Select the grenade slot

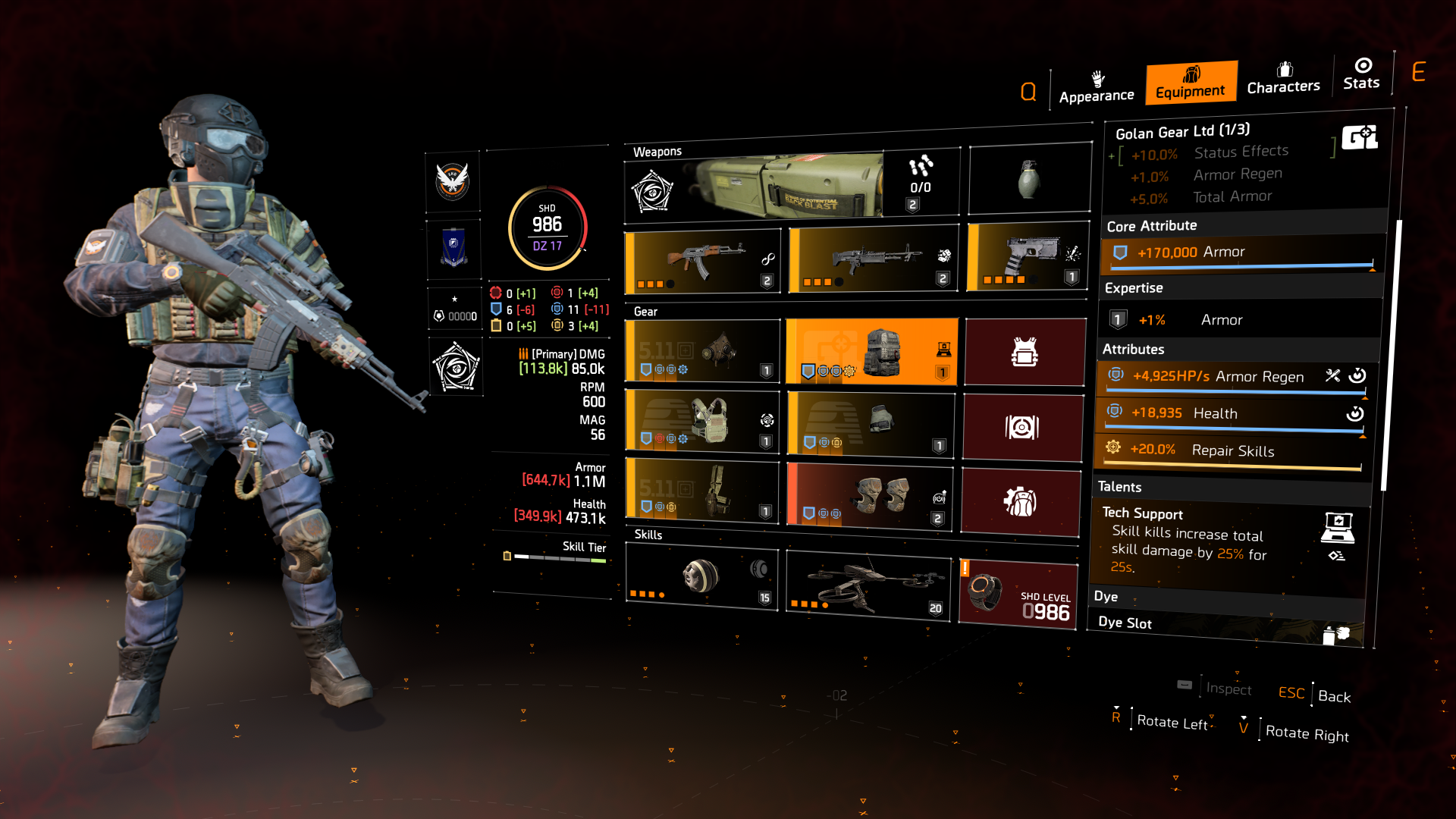click(1029, 180)
